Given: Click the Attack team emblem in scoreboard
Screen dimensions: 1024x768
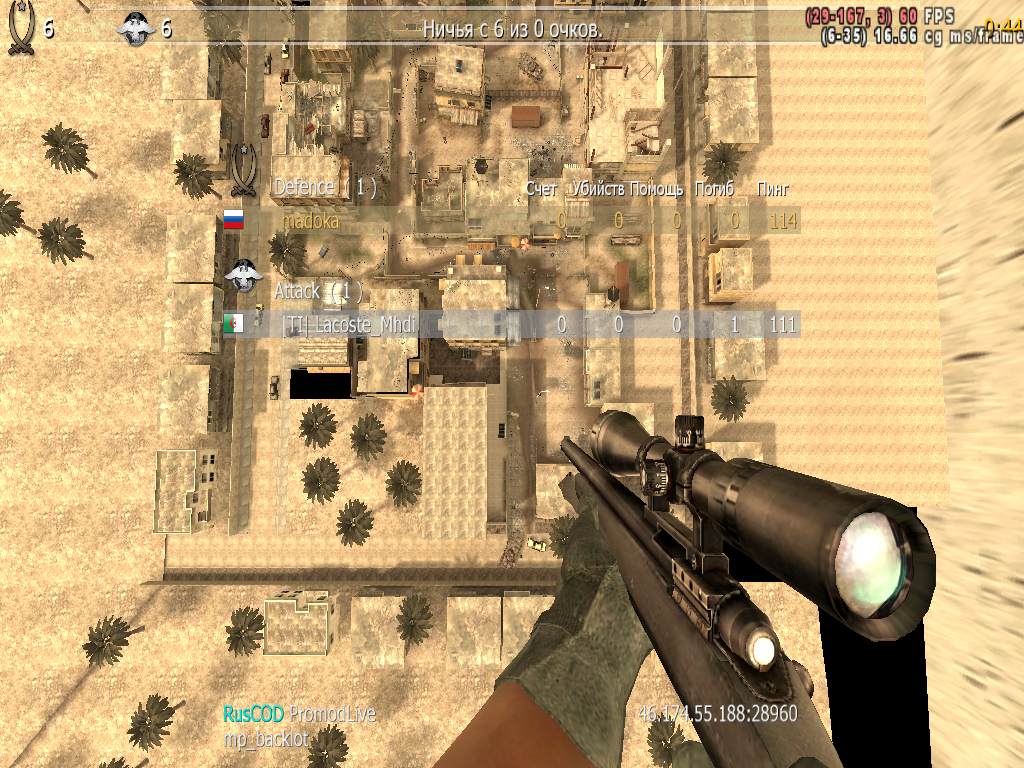Looking at the screenshot, I should pyautogui.click(x=241, y=276).
